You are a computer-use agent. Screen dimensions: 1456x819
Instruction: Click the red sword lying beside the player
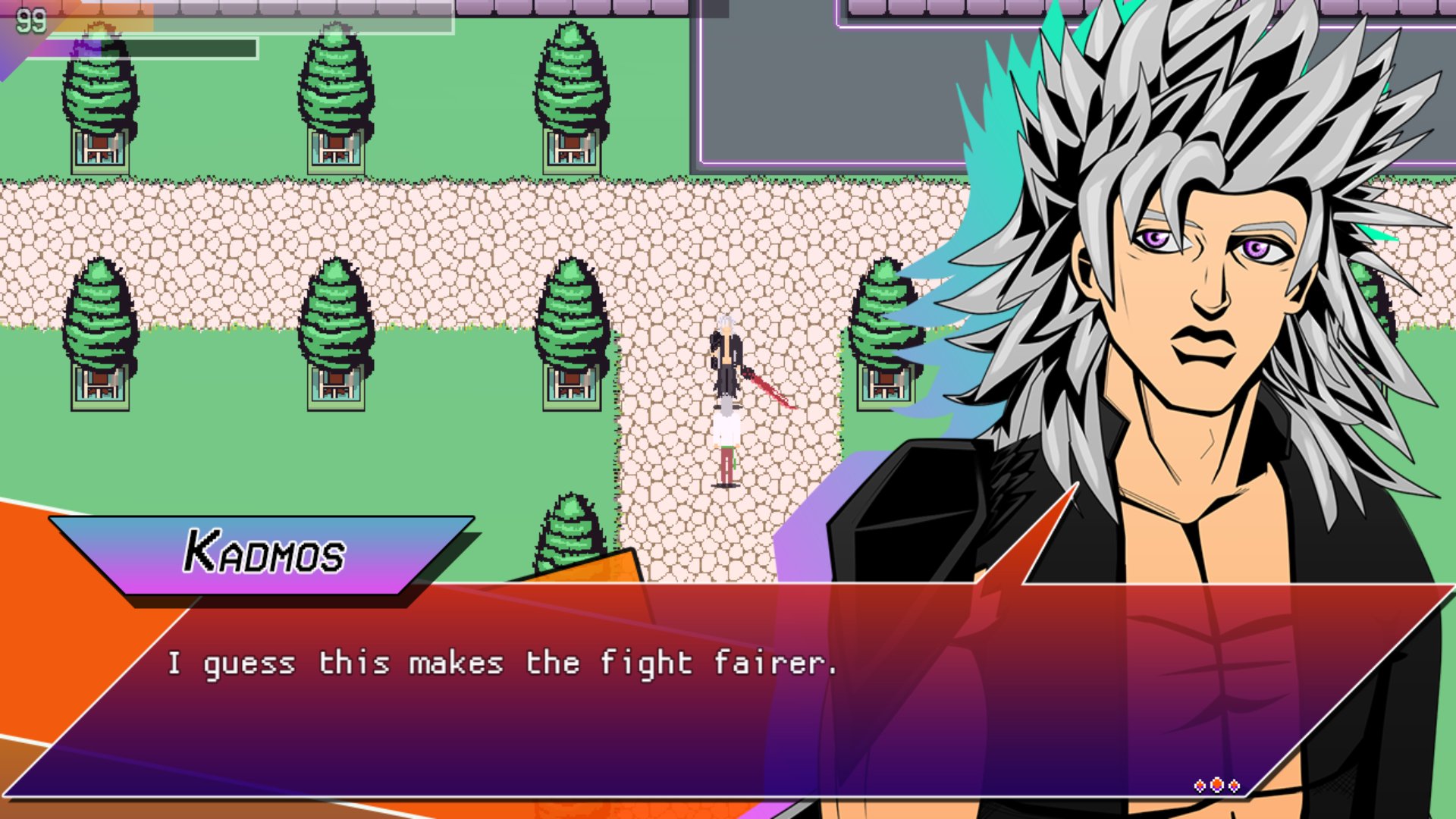tap(767, 391)
